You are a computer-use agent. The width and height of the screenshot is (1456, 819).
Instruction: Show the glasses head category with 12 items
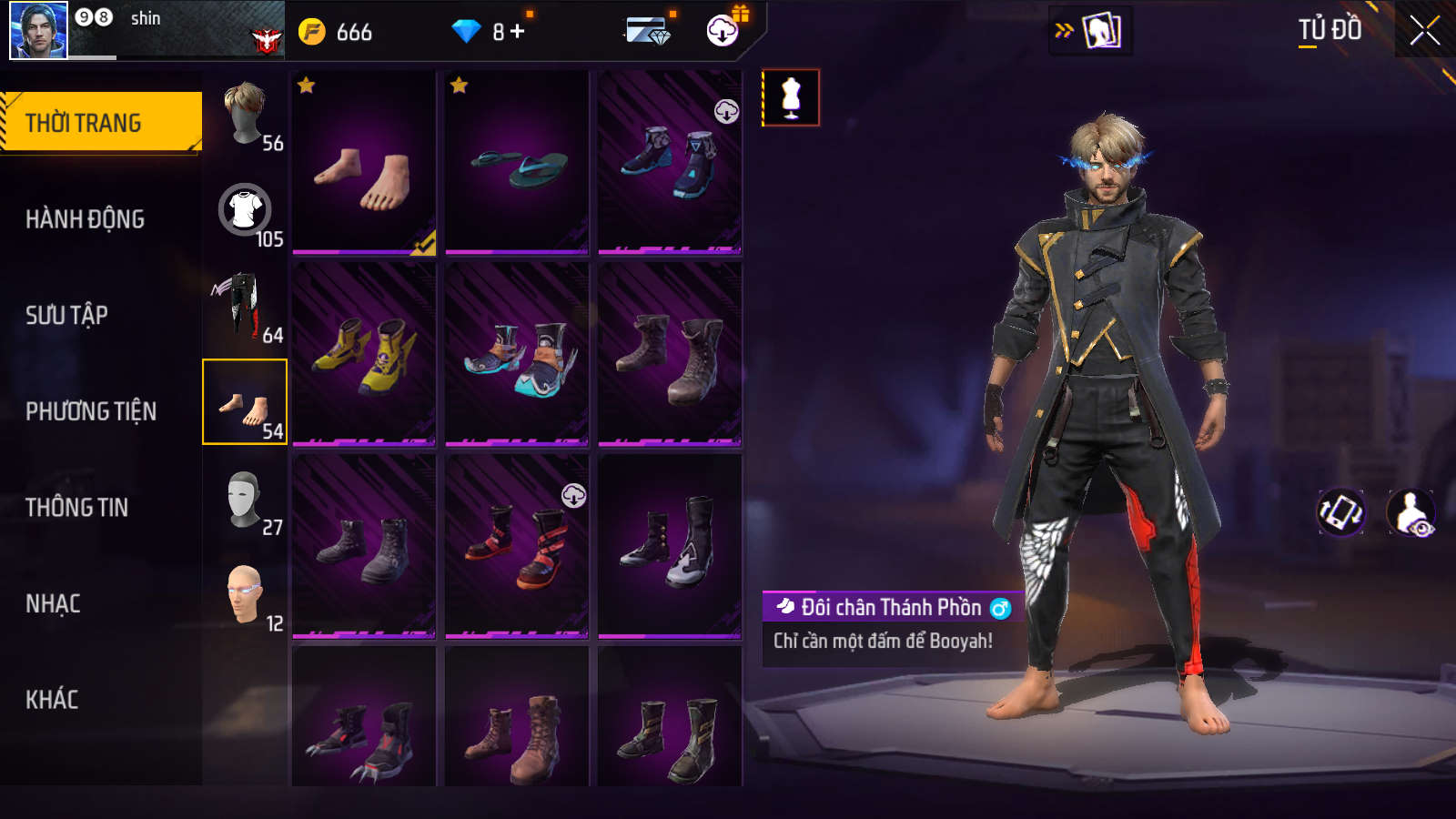tap(246, 595)
